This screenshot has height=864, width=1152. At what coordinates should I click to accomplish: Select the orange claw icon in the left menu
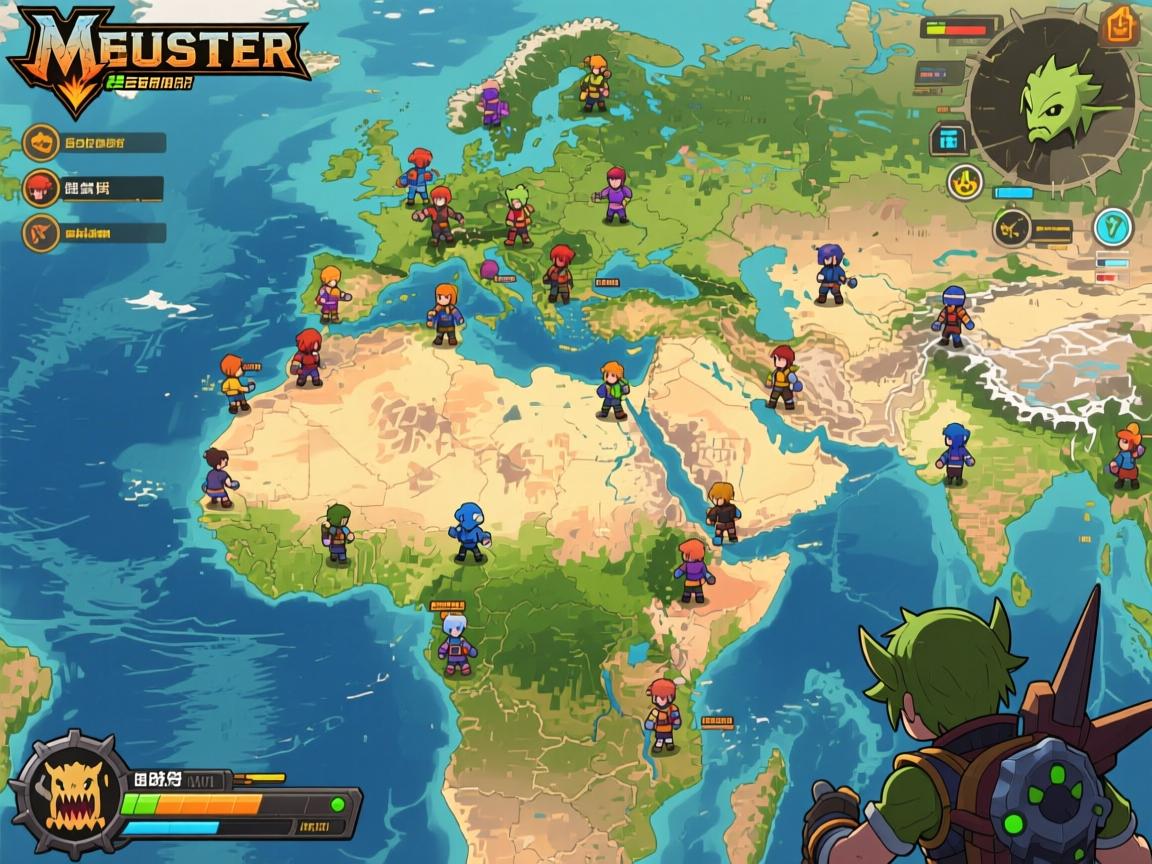coord(41,233)
